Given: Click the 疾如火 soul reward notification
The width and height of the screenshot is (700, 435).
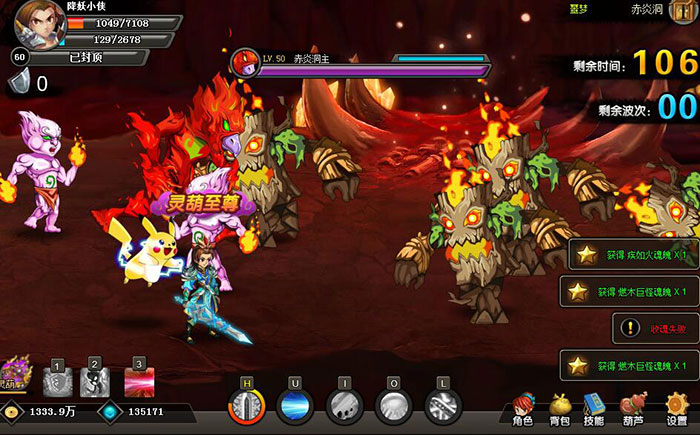Looking at the screenshot, I should pos(633,255).
